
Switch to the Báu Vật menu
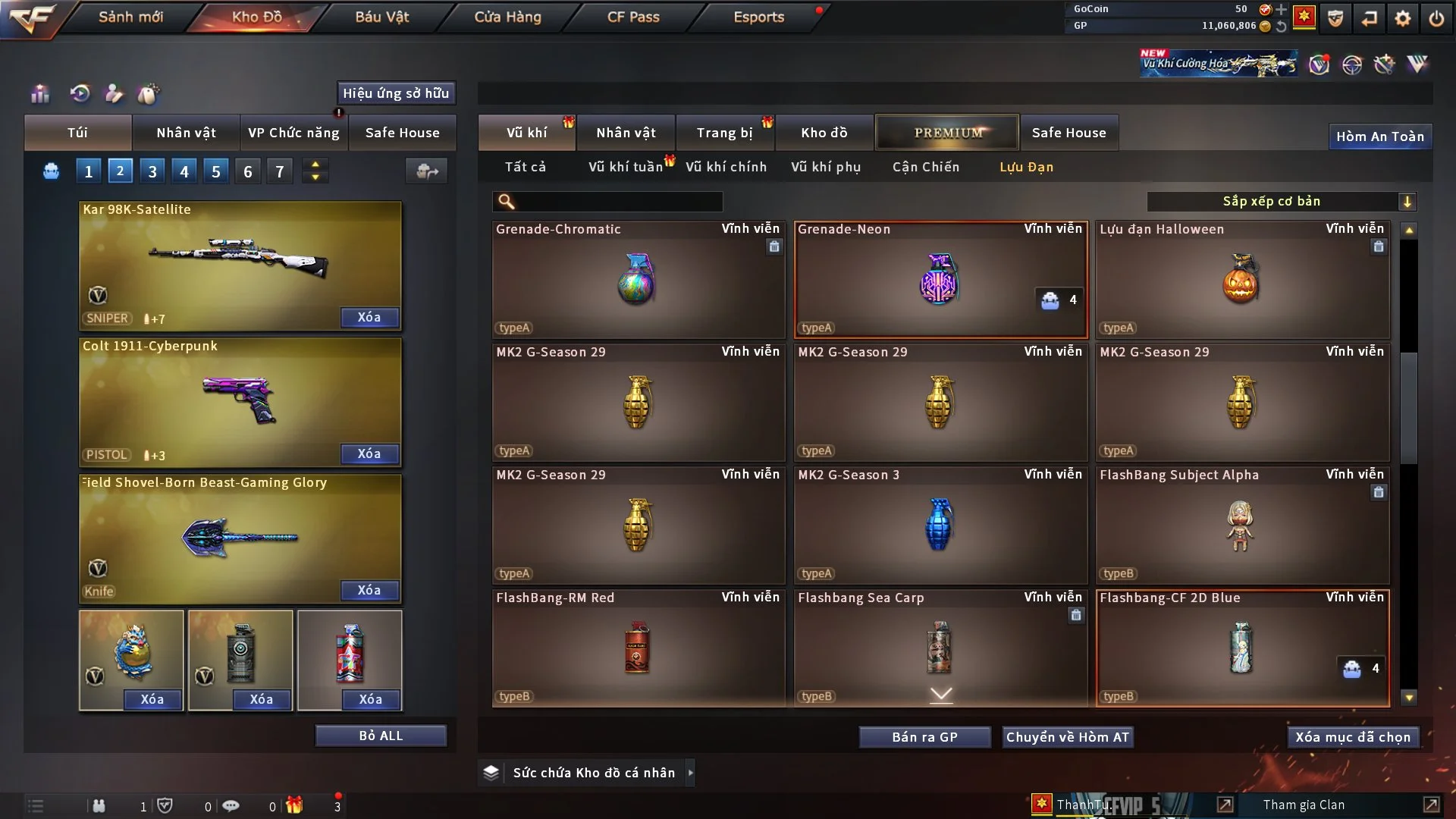point(381,17)
